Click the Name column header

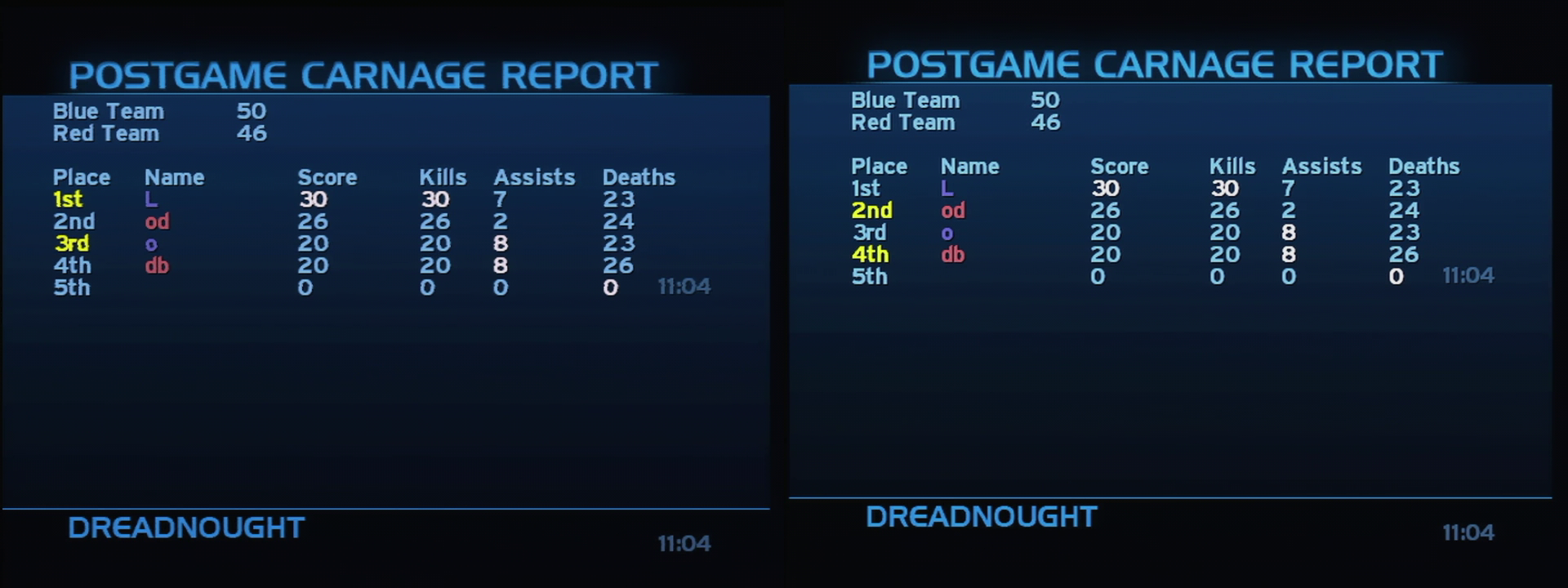[x=175, y=176]
